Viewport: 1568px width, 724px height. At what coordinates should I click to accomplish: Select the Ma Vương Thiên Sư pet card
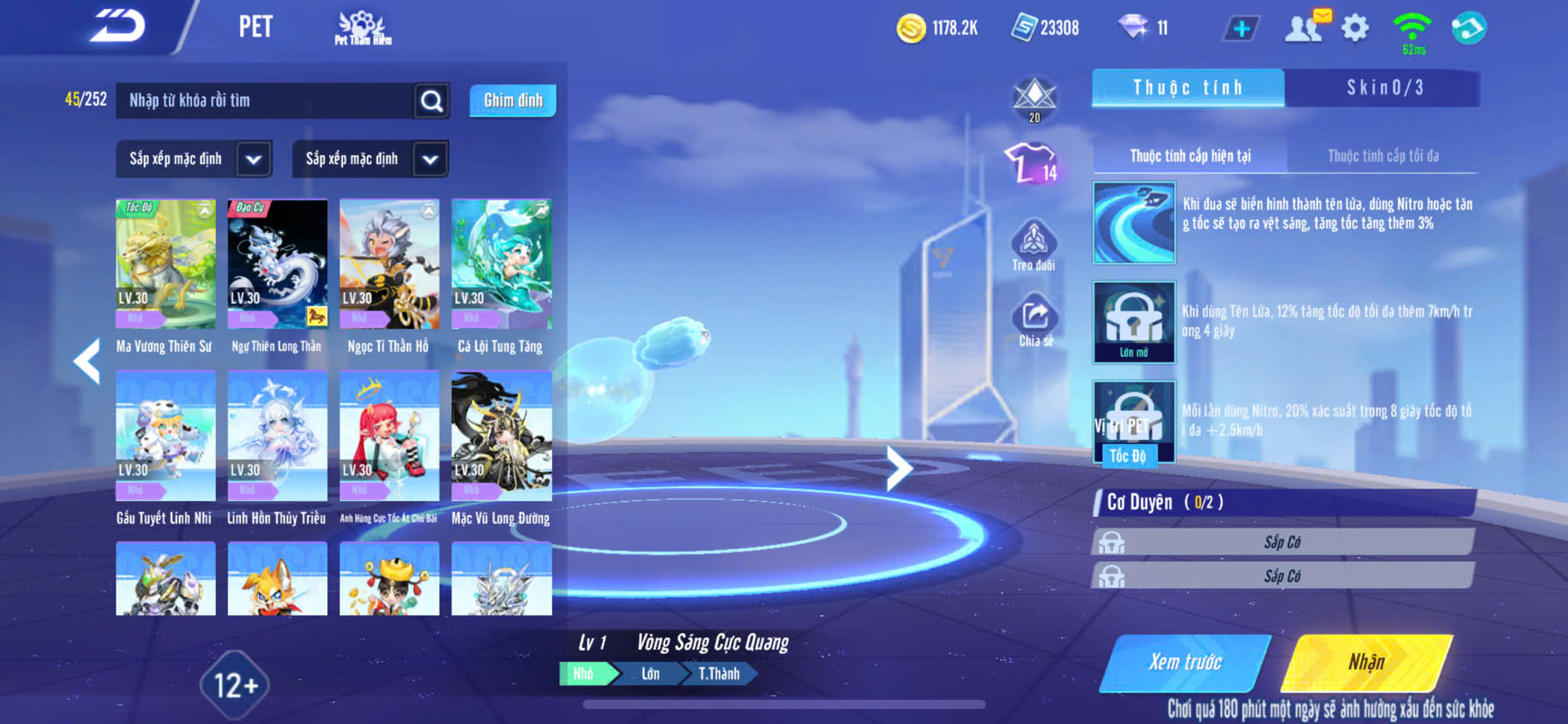166,265
